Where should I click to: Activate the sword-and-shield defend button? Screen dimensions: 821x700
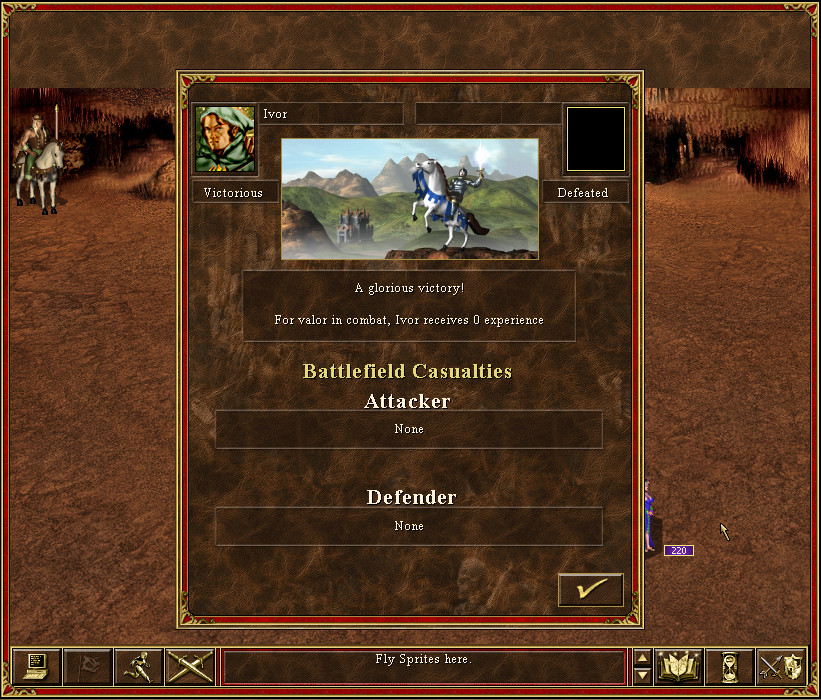point(781,666)
